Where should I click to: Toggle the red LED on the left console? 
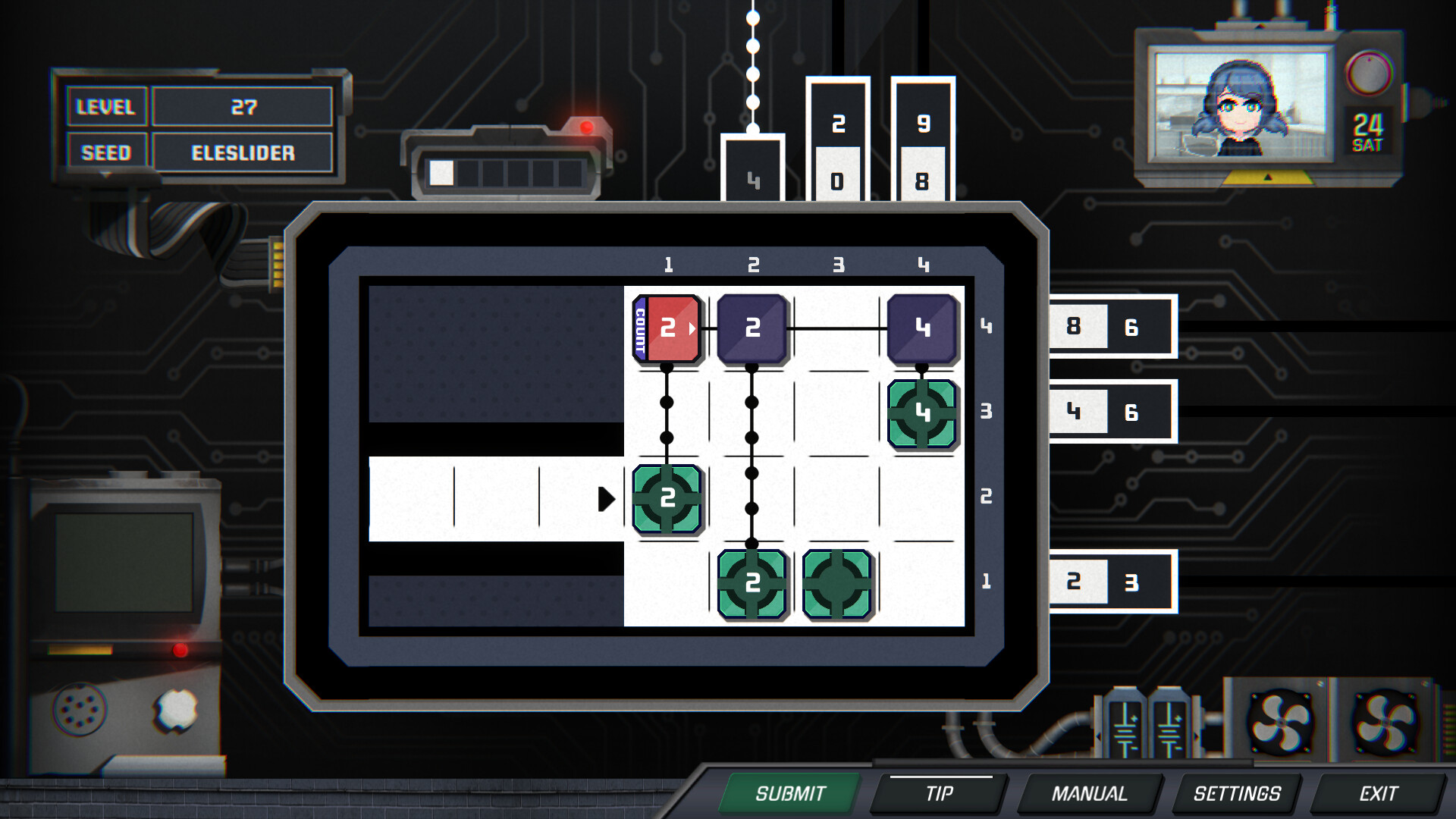pos(180,649)
